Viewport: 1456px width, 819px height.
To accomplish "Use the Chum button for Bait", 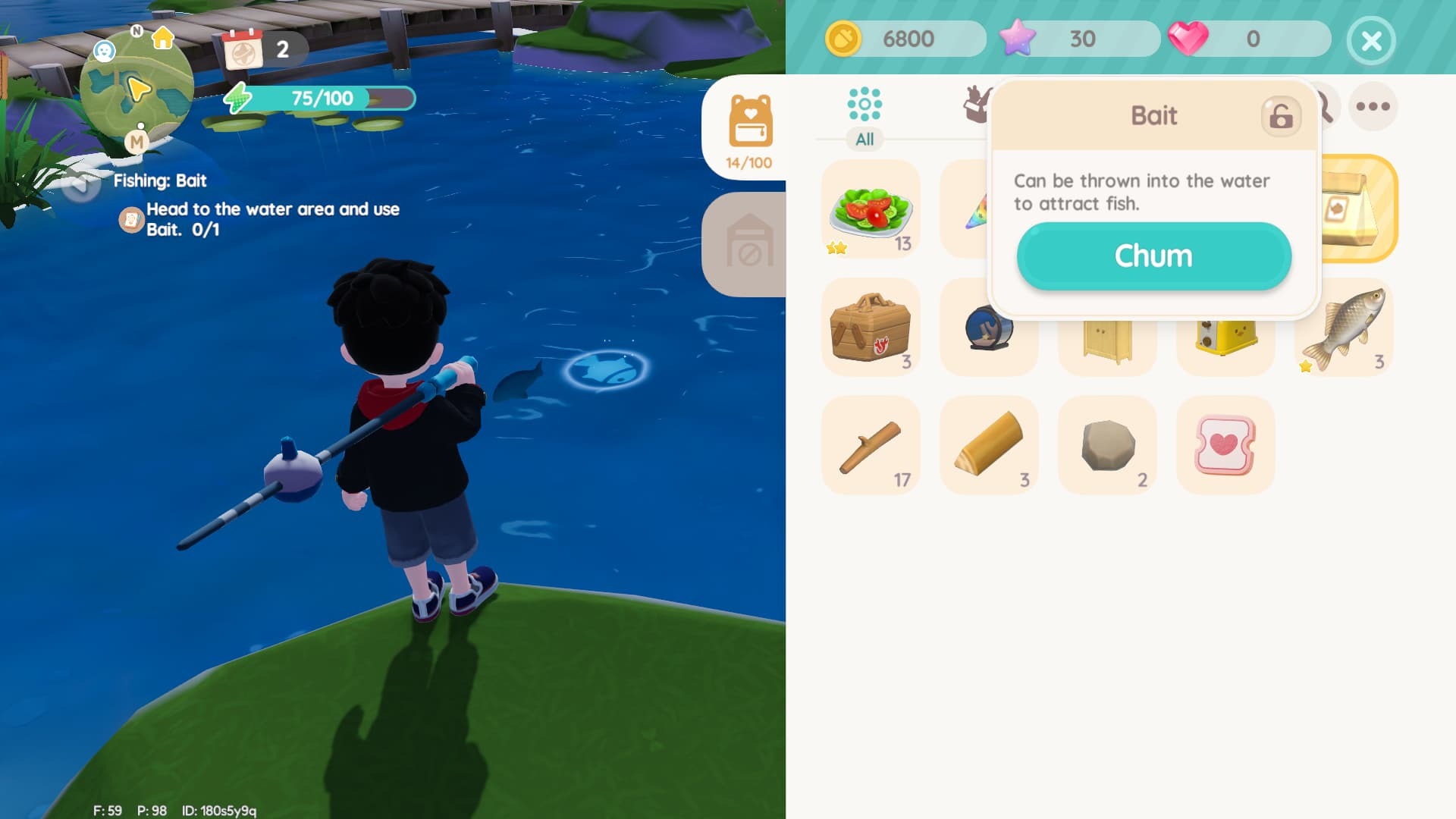I will tap(1153, 256).
